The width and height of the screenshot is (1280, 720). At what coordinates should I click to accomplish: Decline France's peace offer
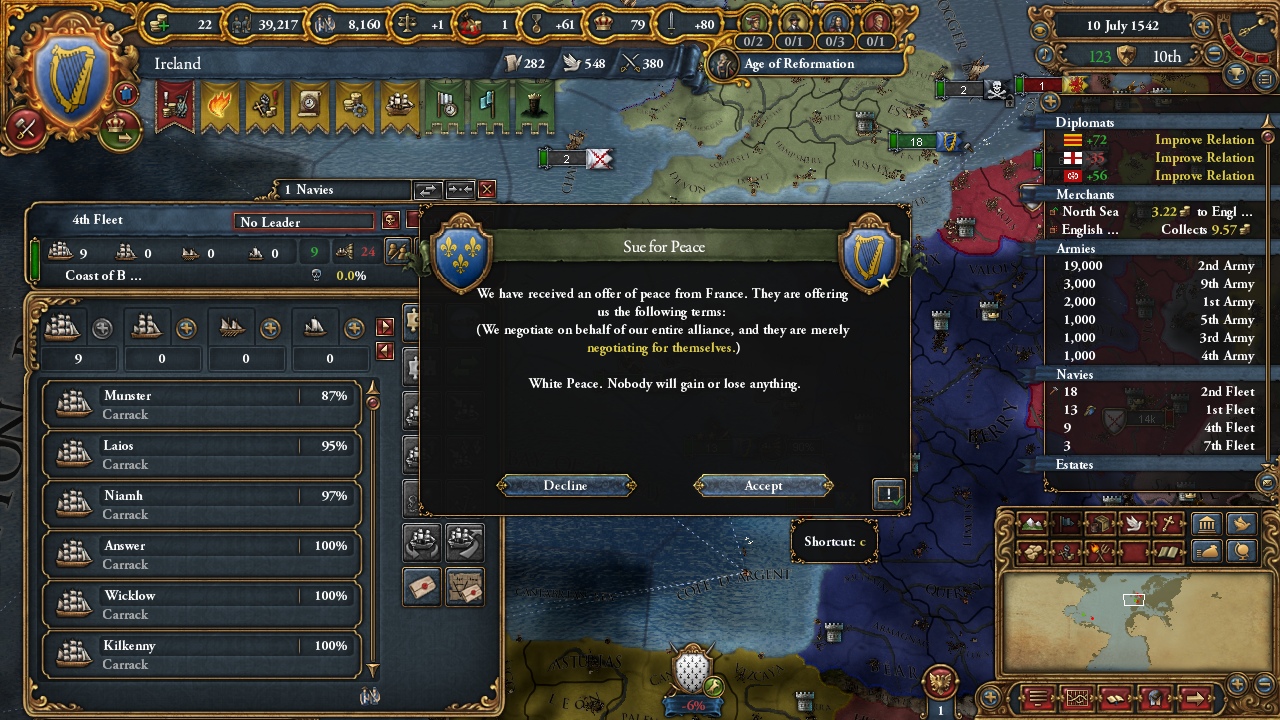[x=565, y=486]
